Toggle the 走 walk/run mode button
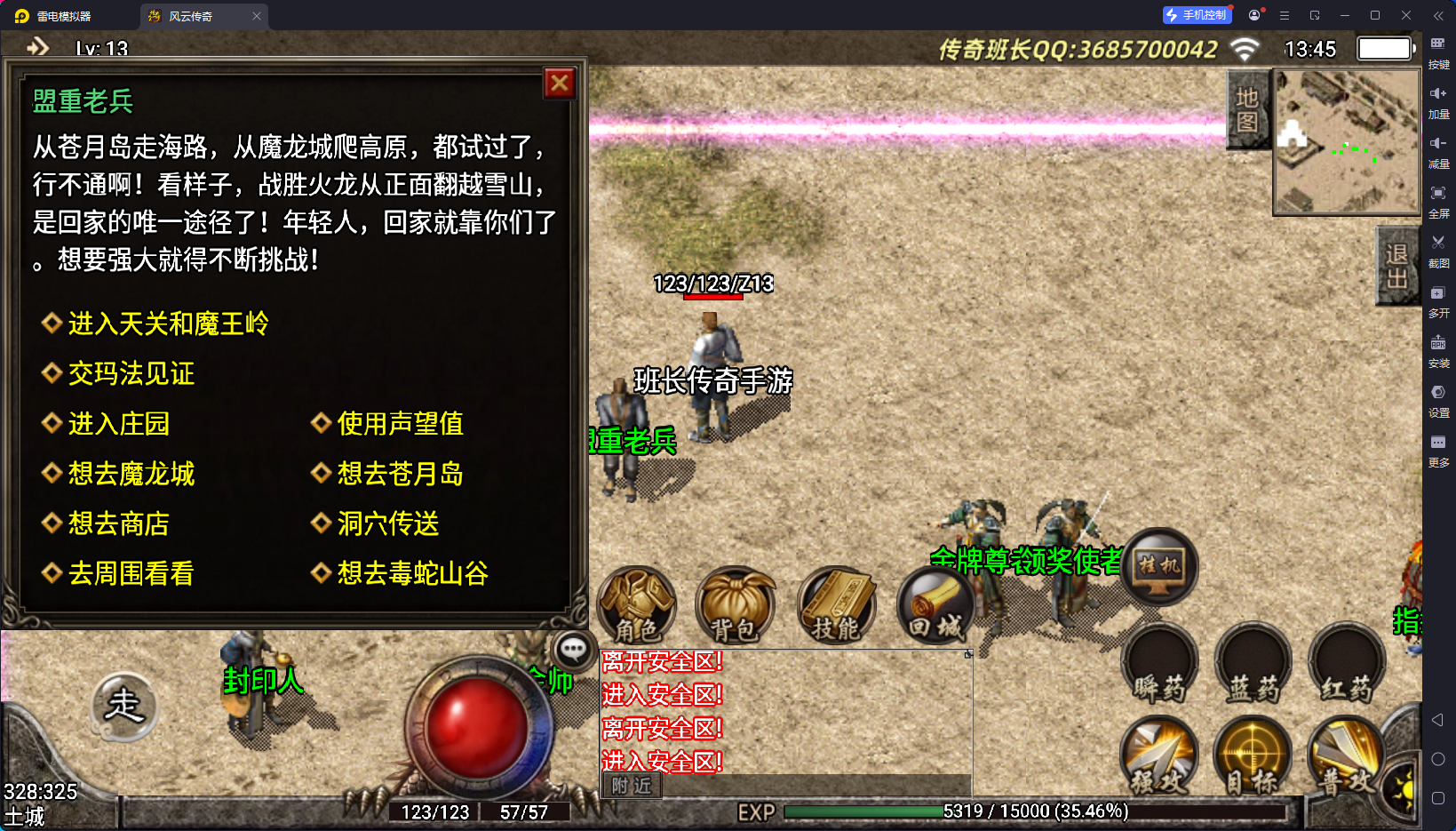This screenshot has width=1456, height=831. [x=123, y=707]
